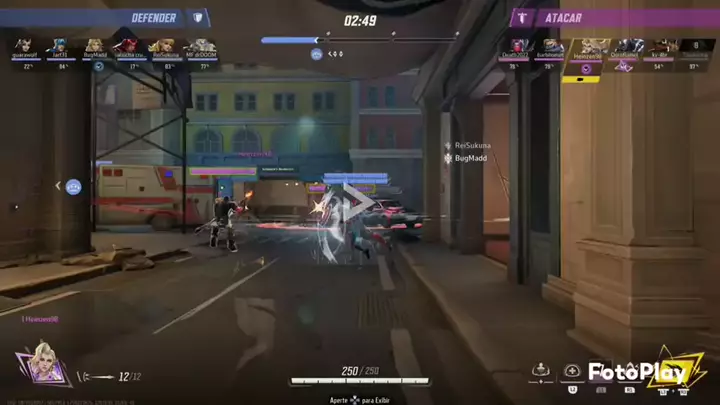Click the Atacar team sword emblem
The height and width of the screenshot is (405, 720).
[x=521, y=17]
